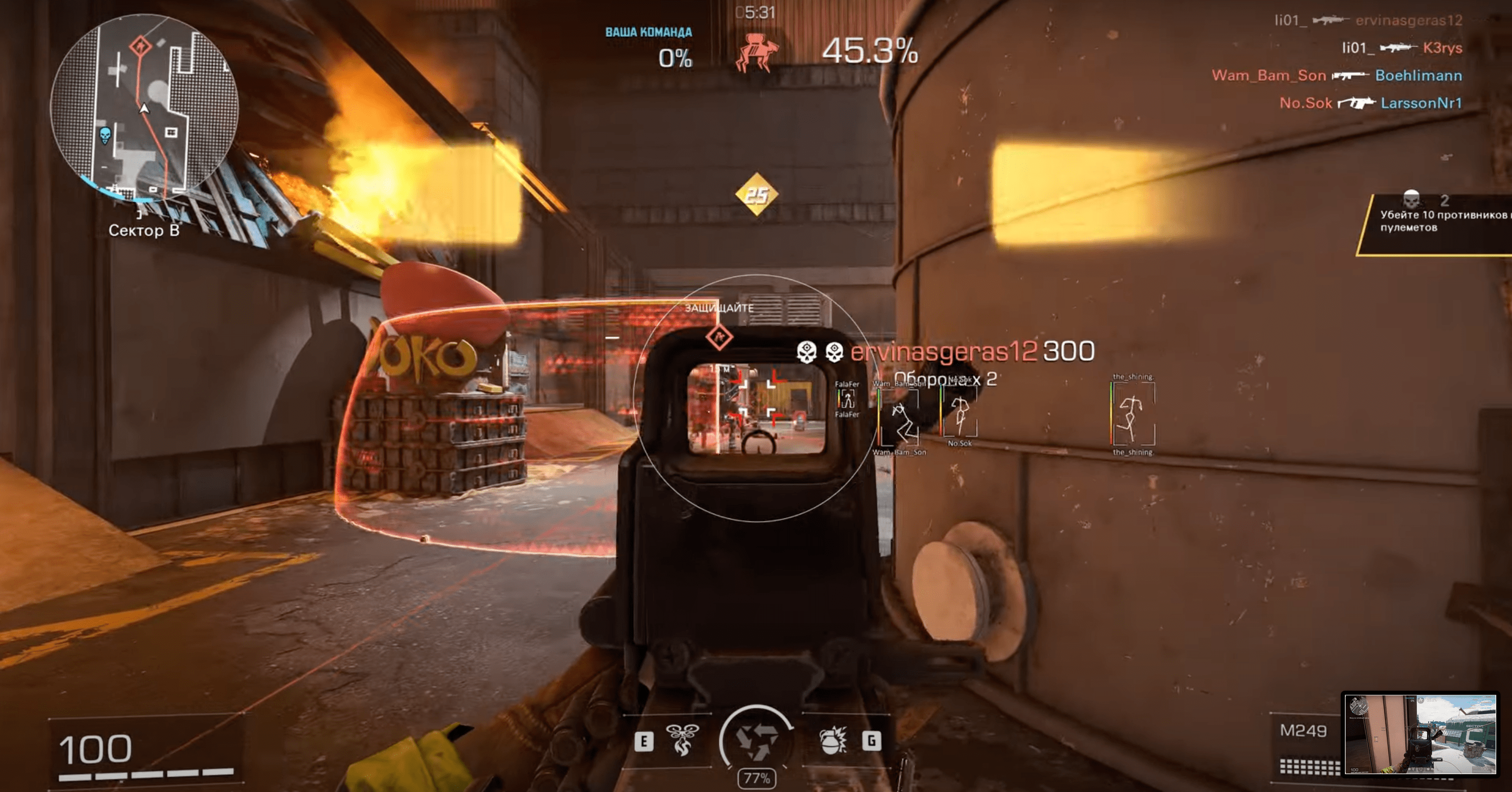Click the circular minimap
The width and height of the screenshot is (1512, 792).
(144, 109)
